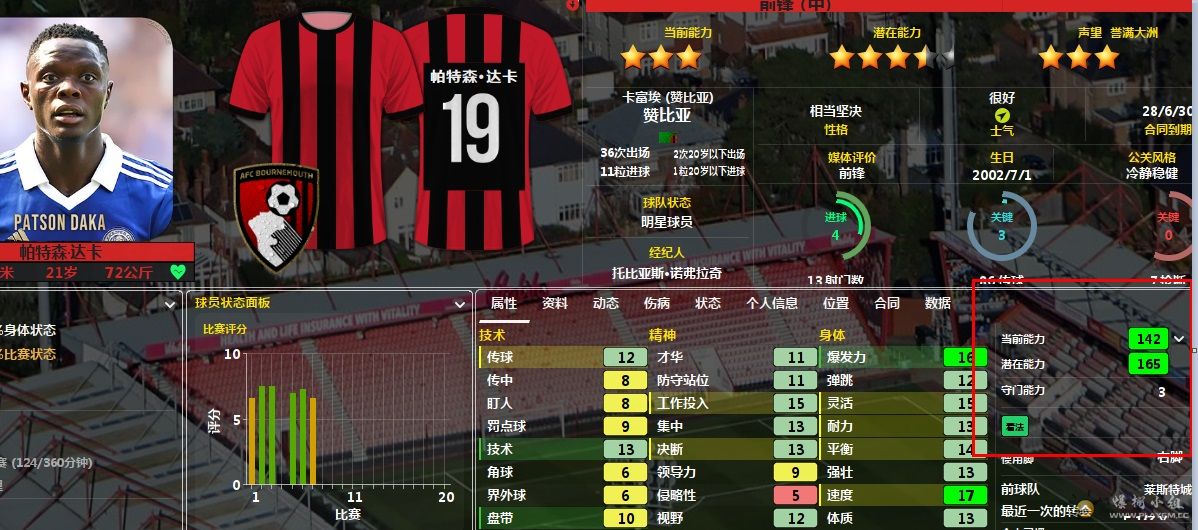
Task: Open the 赞比亚 nationality link
Action: pyautogui.click(x=667, y=115)
